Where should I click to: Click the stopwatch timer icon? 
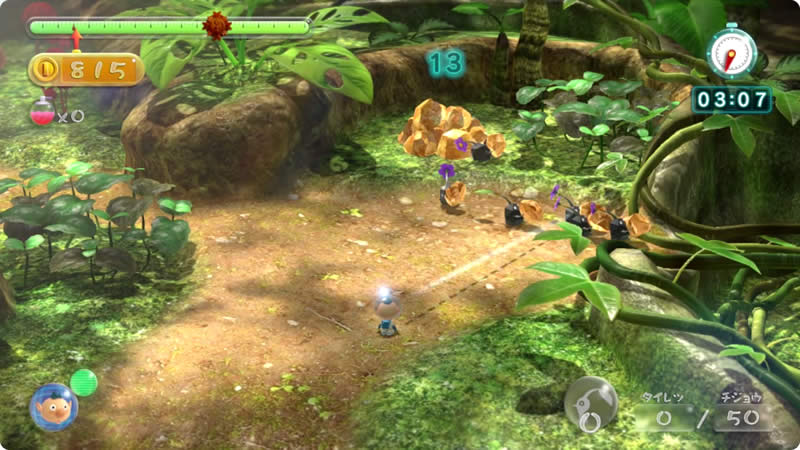pyautogui.click(x=730, y=52)
